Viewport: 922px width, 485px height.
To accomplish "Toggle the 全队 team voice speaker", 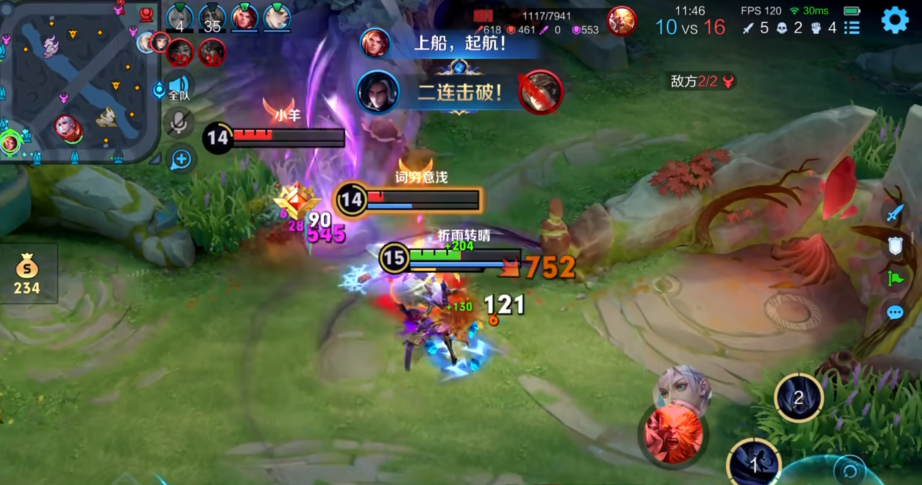I will click(179, 88).
